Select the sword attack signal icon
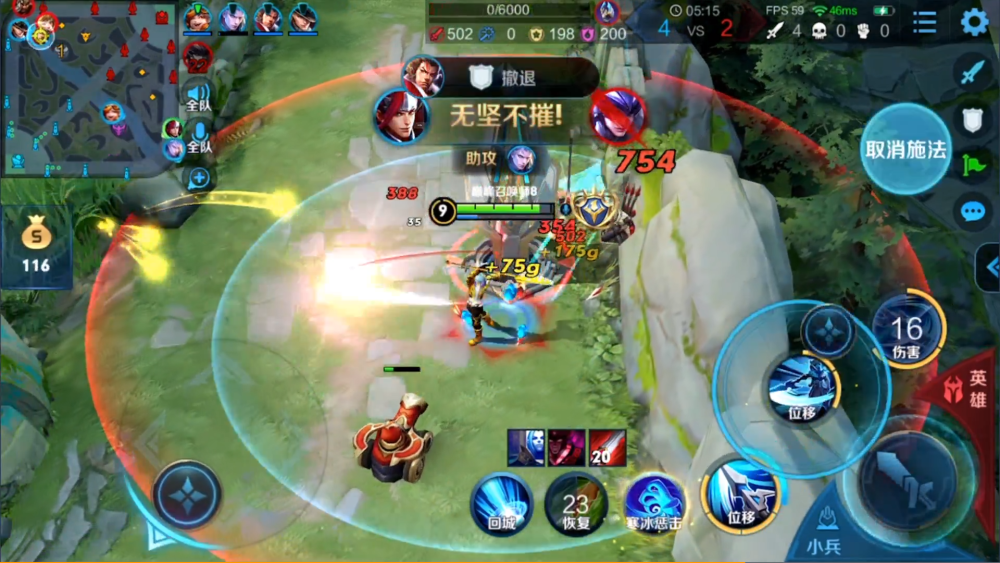This screenshot has width=1000, height=563. coord(973,72)
